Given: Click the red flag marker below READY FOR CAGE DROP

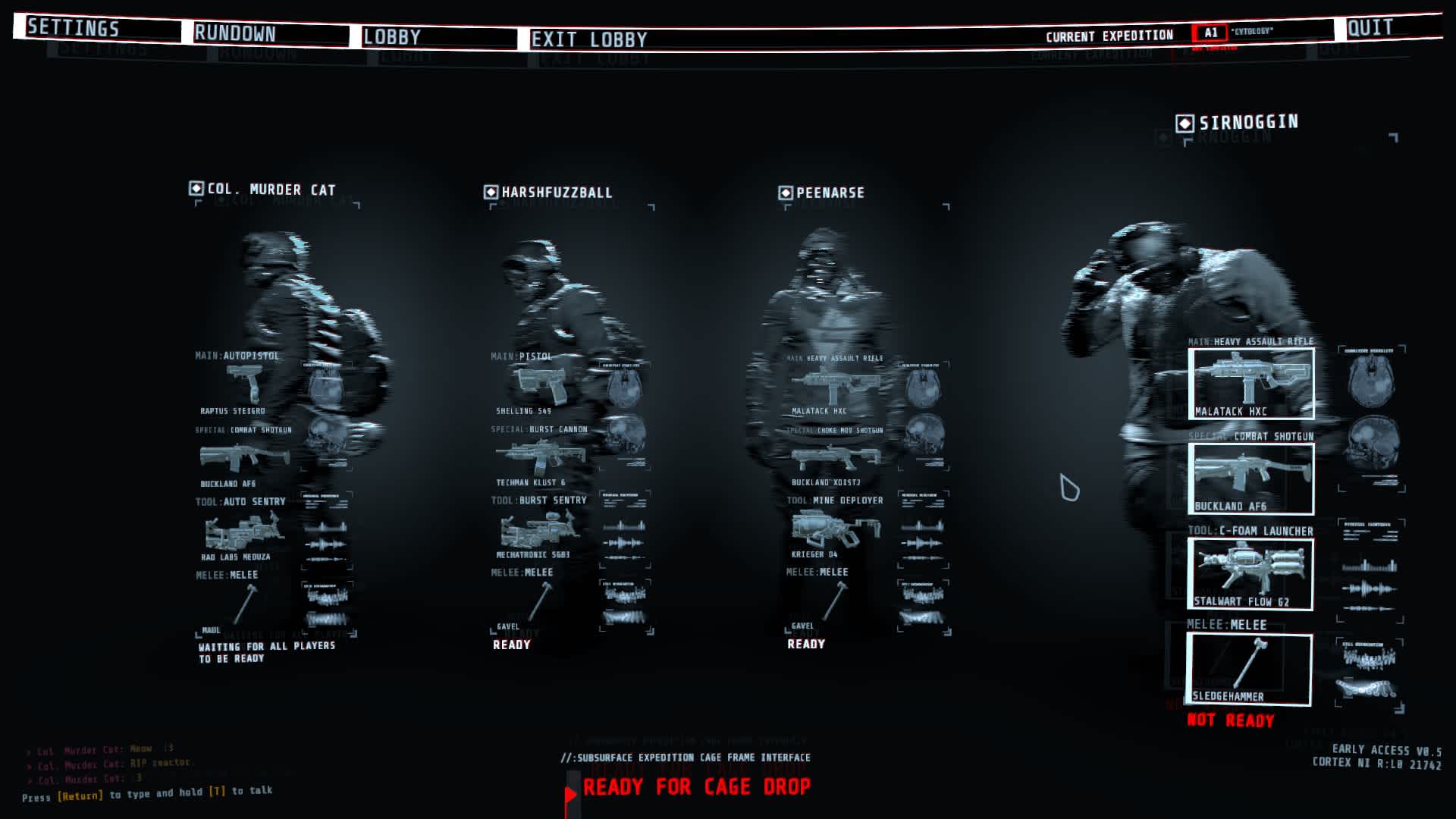Looking at the screenshot, I should (570, 795).
